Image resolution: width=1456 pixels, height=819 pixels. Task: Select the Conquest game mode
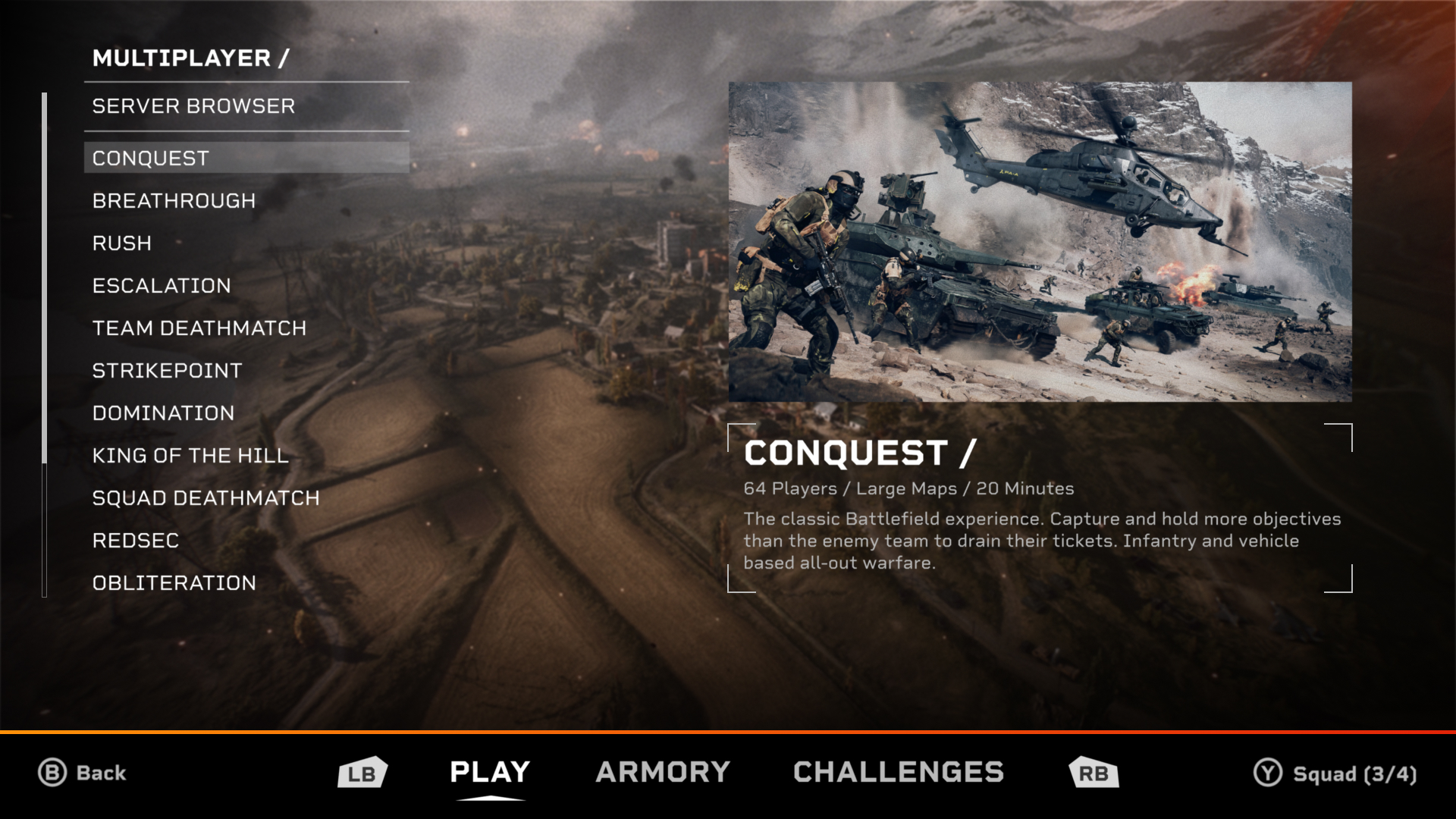click(151, 158)
